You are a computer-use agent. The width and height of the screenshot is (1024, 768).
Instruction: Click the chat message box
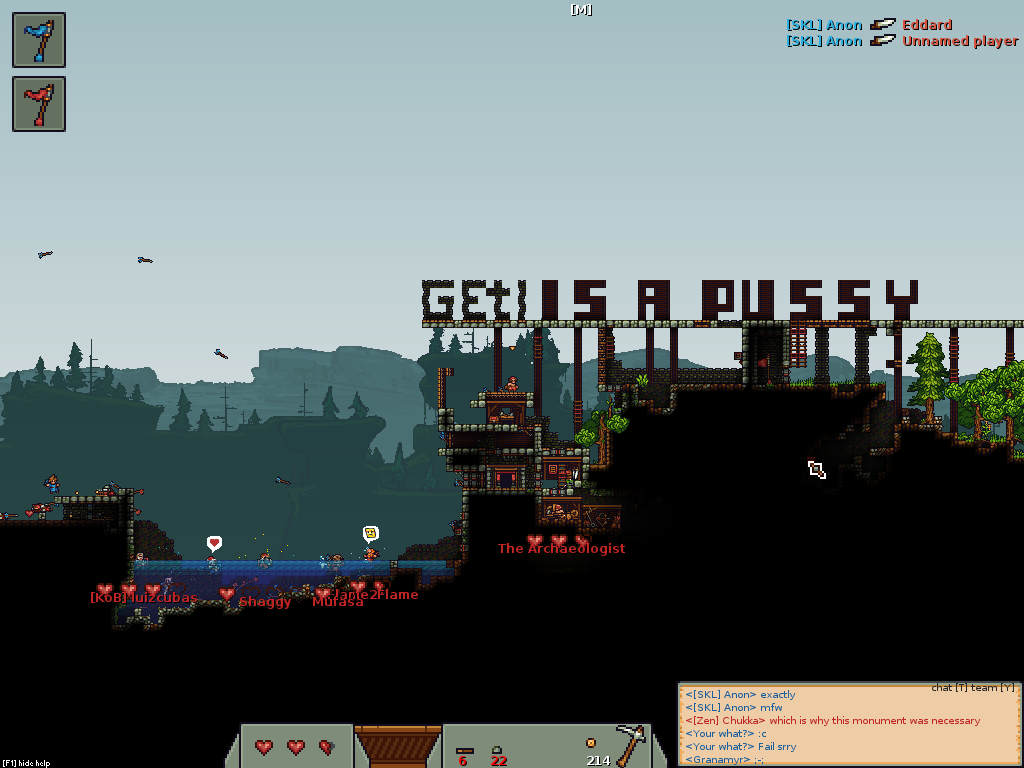pos(849,727)
